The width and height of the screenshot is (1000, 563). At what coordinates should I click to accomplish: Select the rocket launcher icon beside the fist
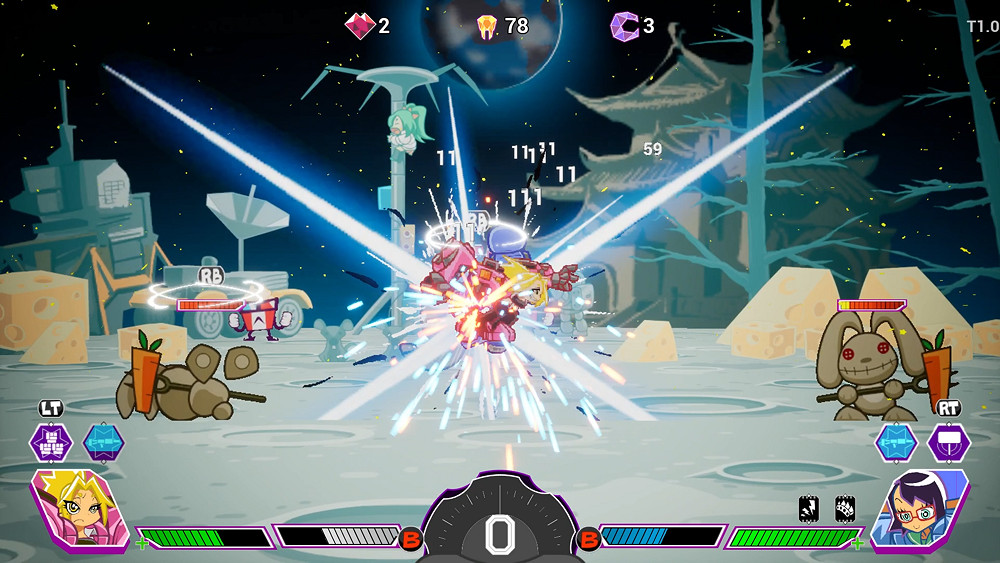103,442
